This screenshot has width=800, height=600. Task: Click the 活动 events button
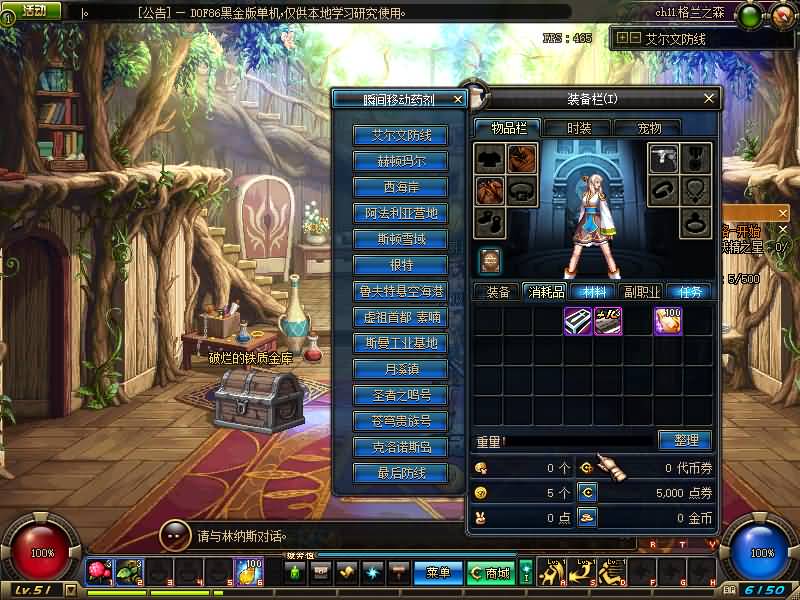[30, 11]
